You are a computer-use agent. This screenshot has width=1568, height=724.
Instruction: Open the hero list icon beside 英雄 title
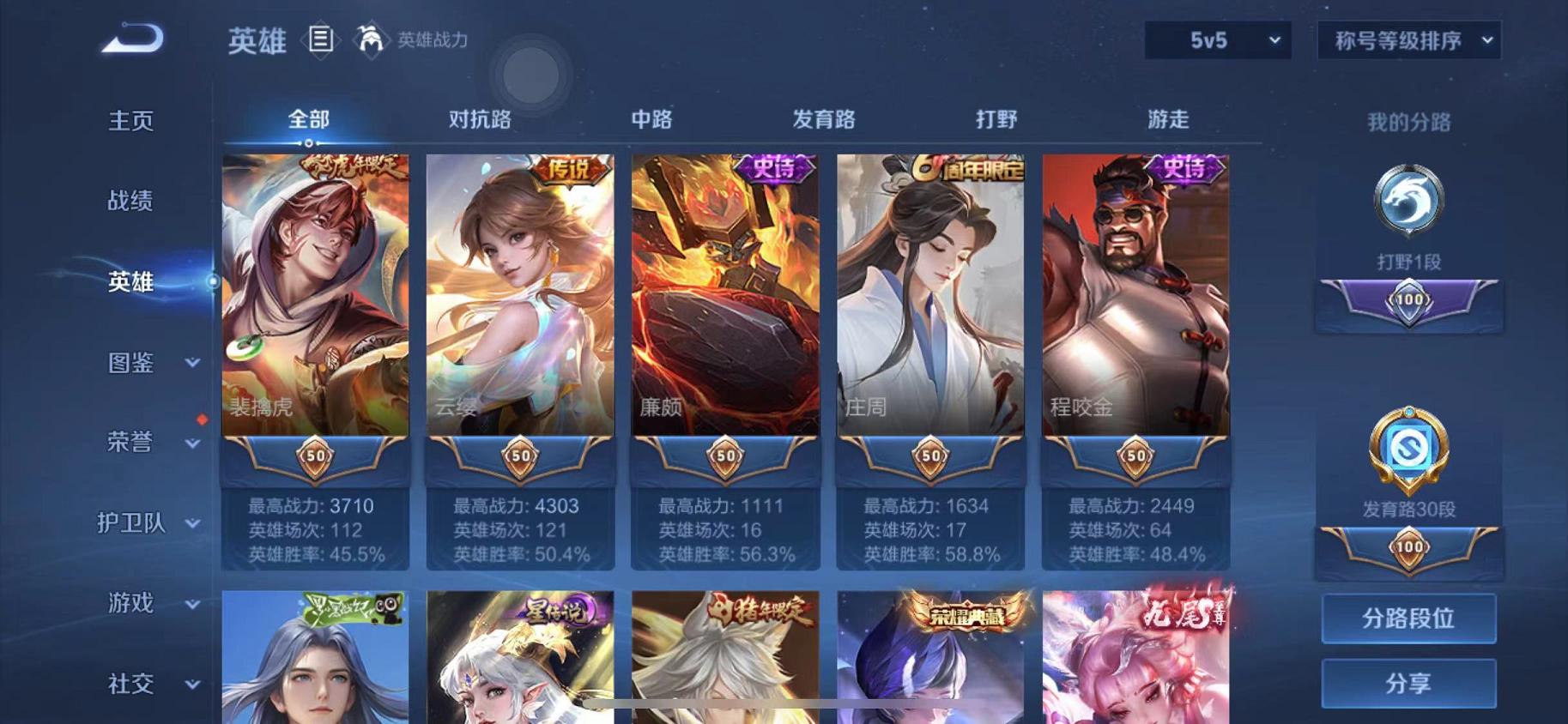point(322,40)
